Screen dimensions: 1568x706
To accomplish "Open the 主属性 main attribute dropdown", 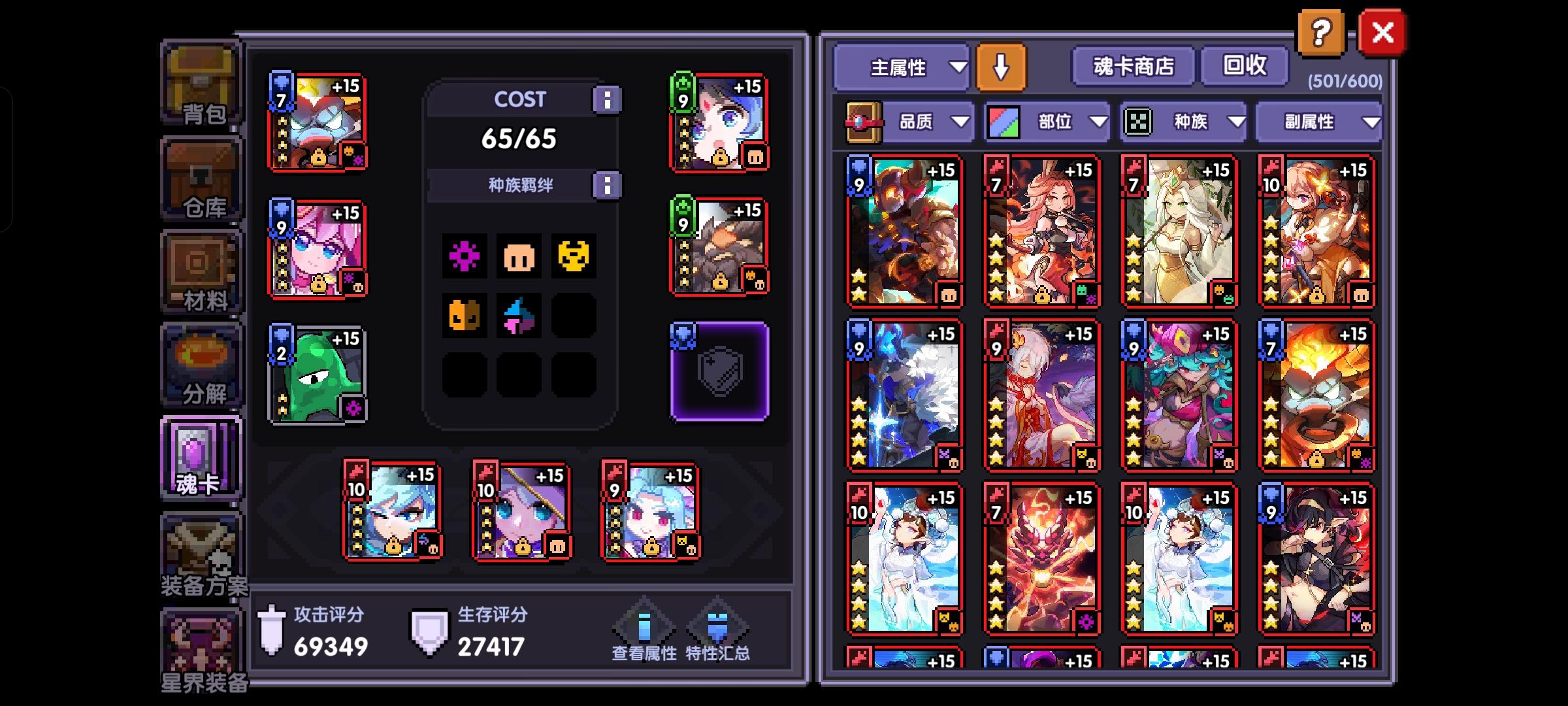I will (902, 67).
